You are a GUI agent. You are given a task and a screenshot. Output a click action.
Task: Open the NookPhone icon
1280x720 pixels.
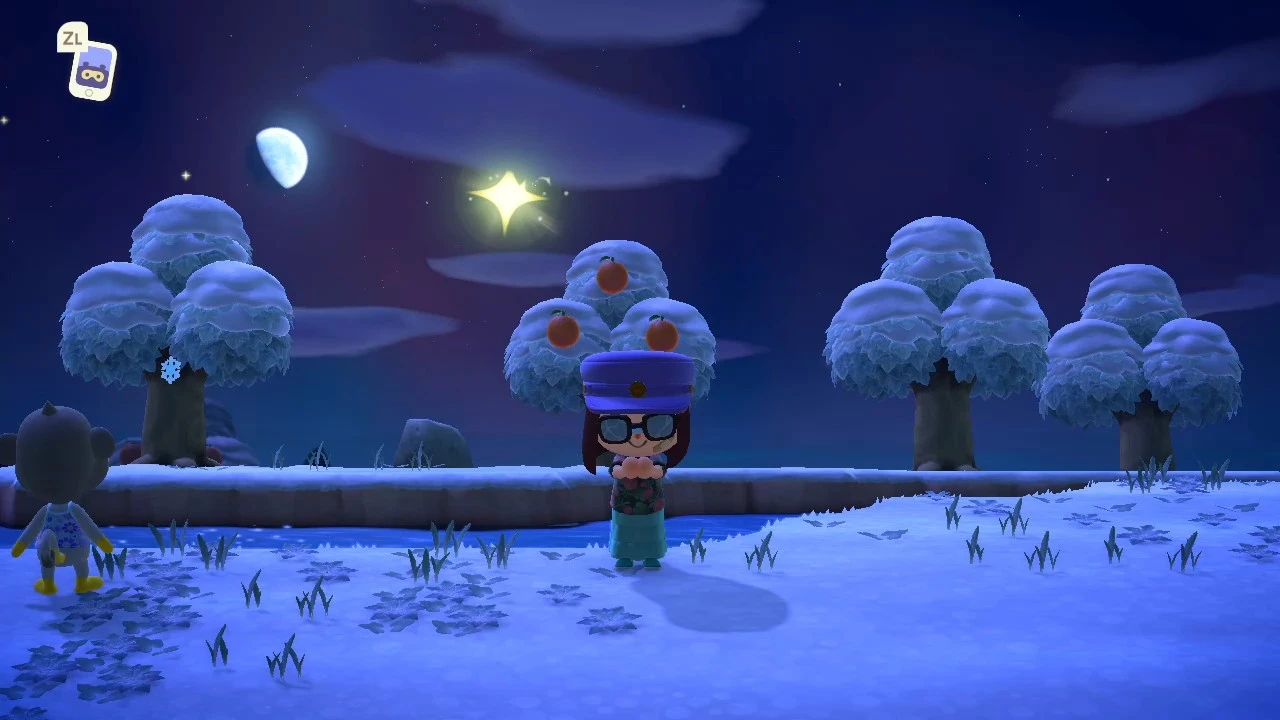(x=92, y=71)
